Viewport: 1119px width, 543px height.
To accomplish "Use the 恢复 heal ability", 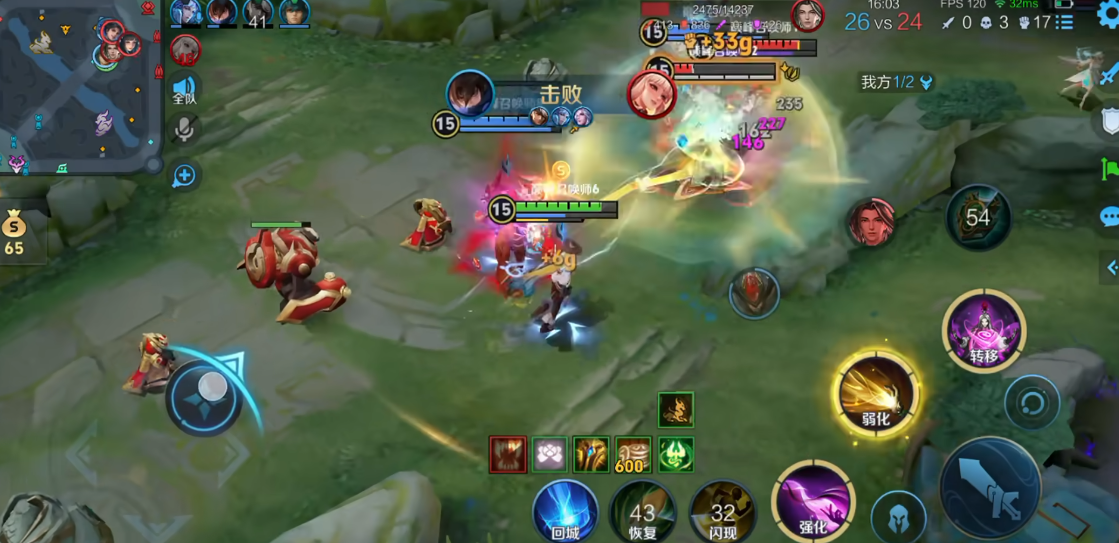I will 642,512.
